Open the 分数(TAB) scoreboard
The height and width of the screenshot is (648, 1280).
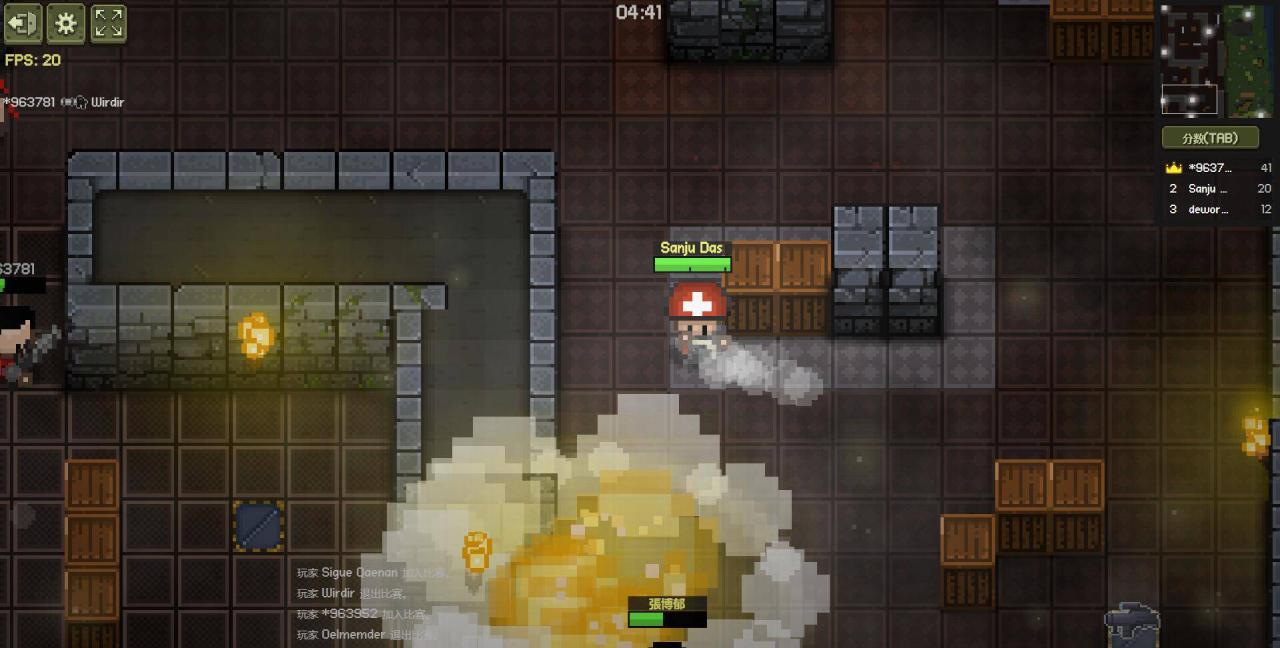[x=1209, y=138]
